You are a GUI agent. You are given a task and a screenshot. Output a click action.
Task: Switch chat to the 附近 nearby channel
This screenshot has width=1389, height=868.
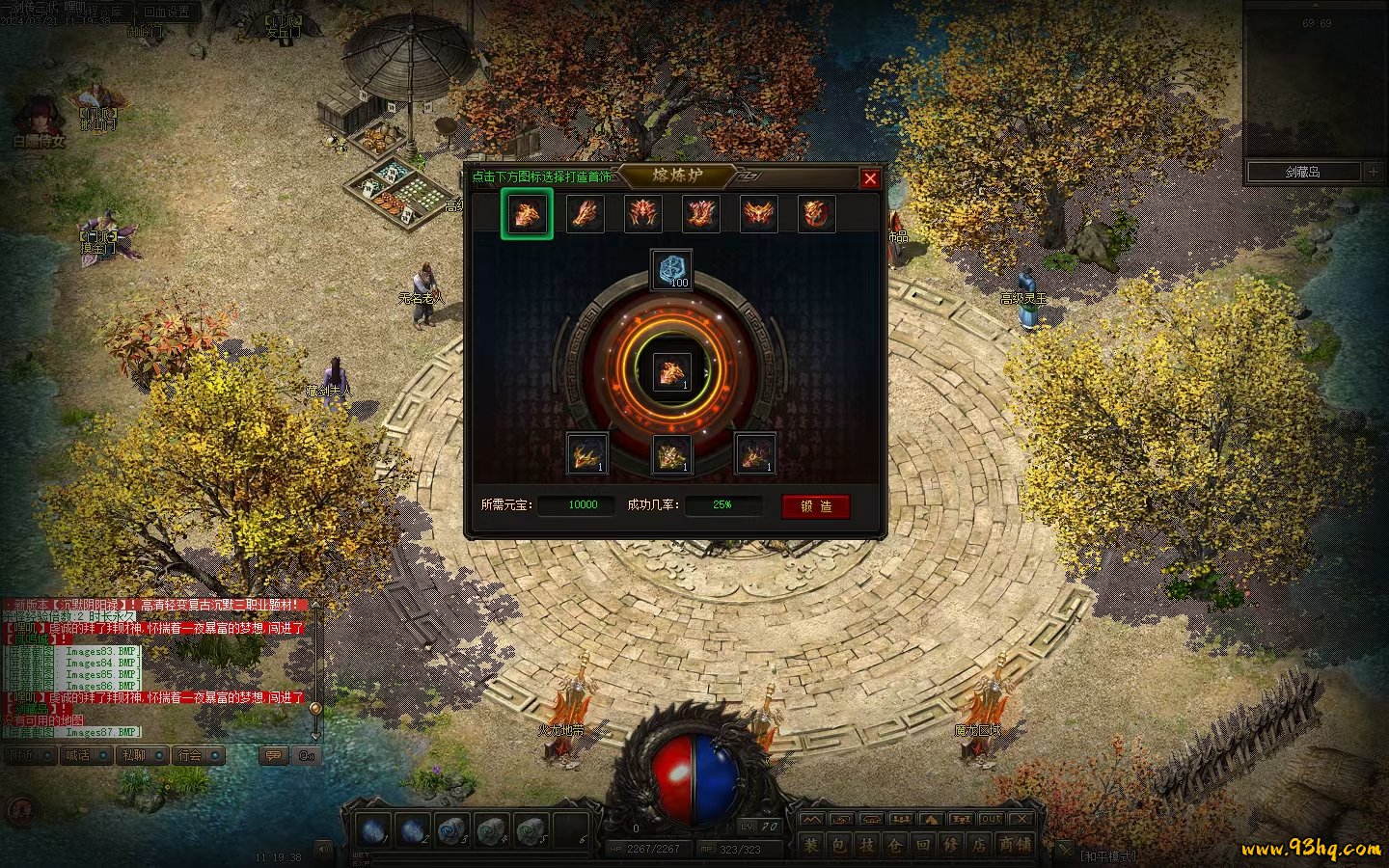23,755
